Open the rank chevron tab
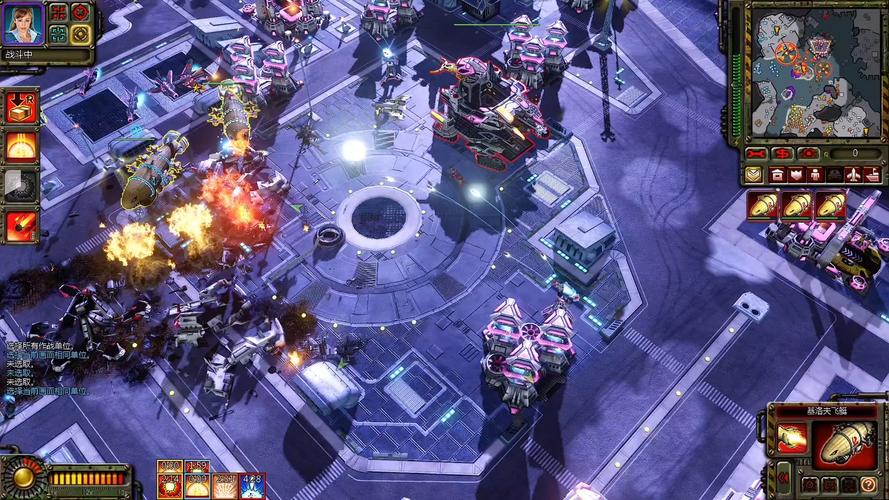Screen dimensions: 889x500 coord(752,175)
